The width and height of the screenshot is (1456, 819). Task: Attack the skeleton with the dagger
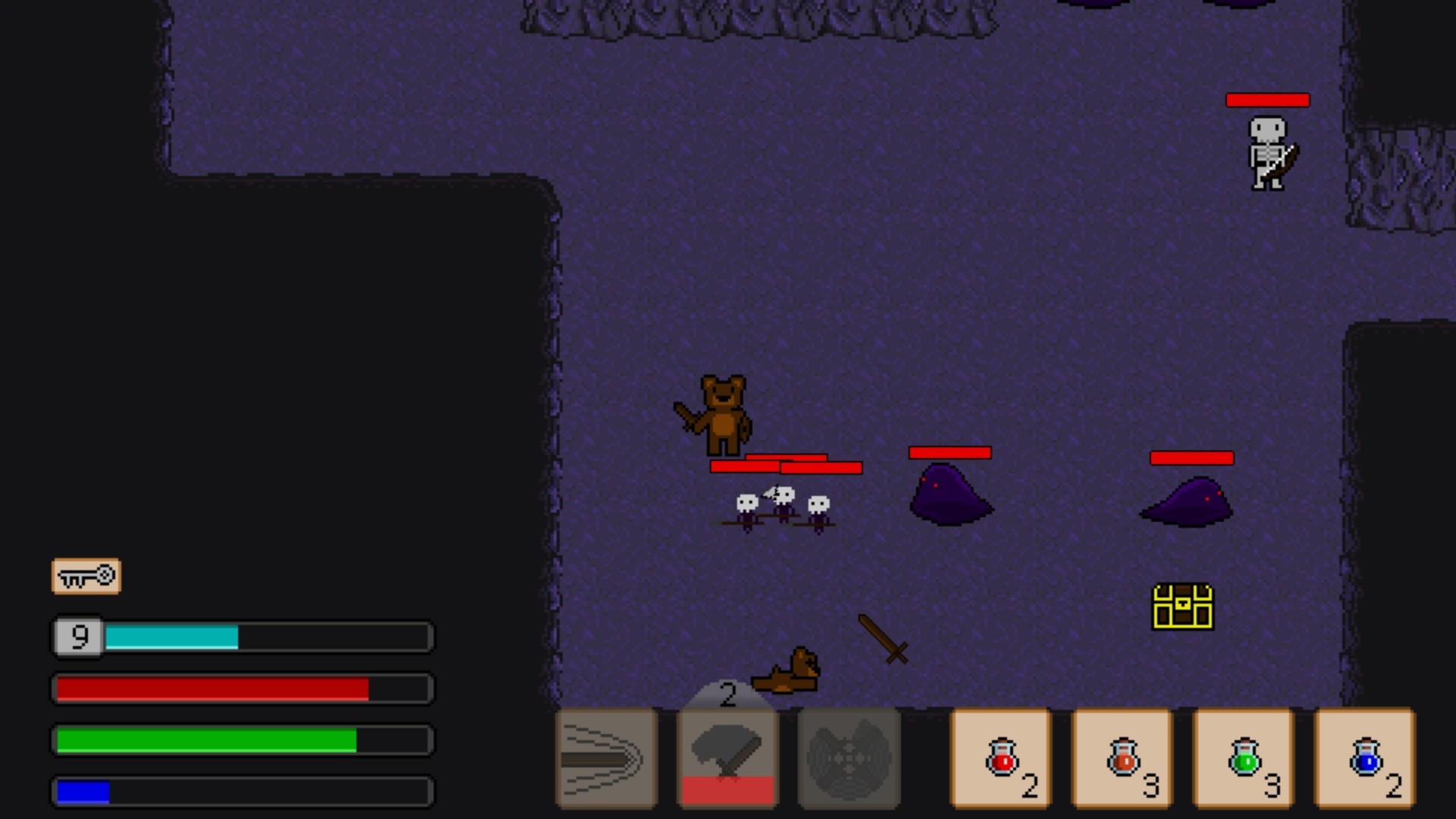(x=1269, y=152)
